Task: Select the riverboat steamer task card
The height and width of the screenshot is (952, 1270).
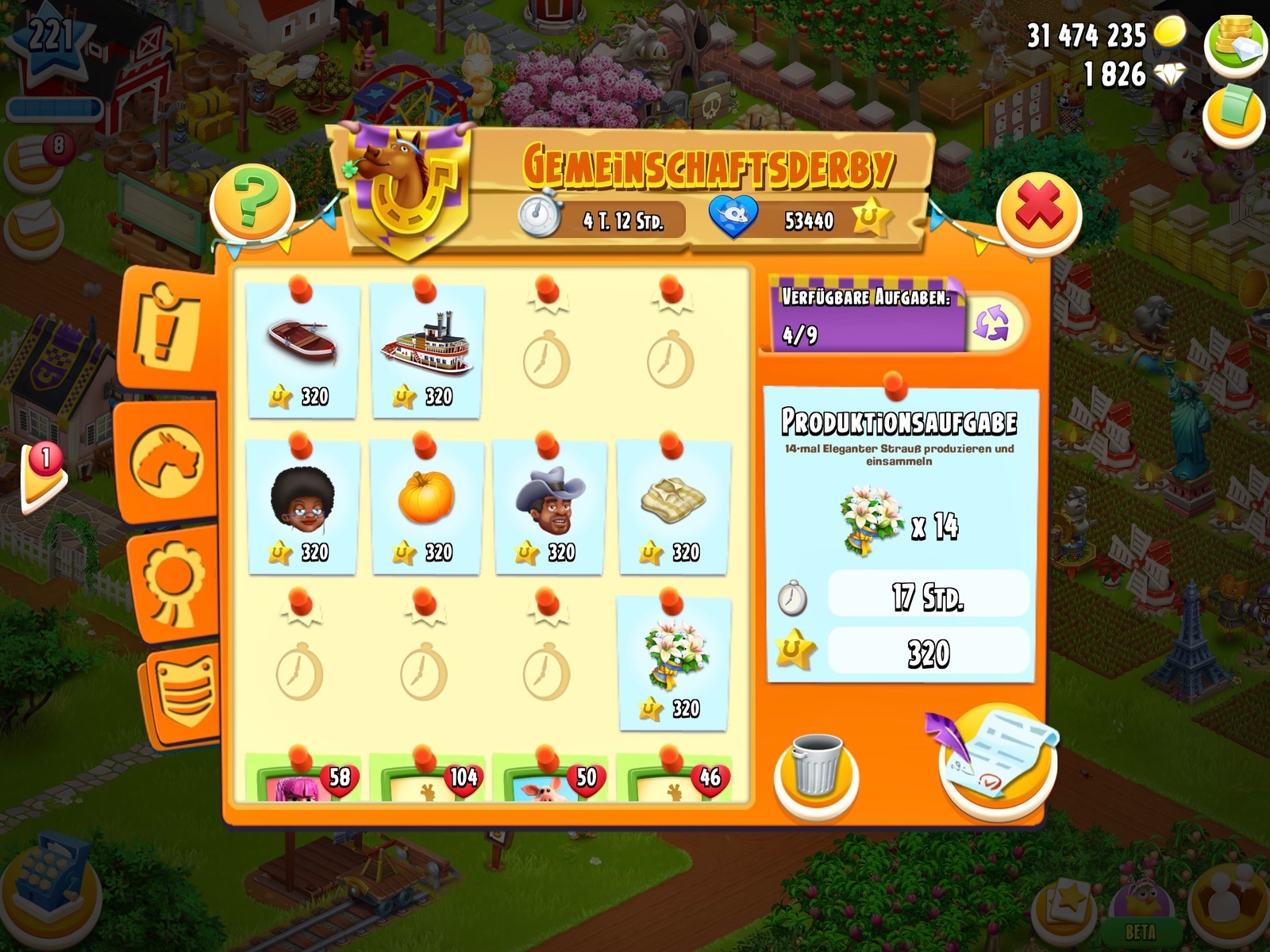Action: (x=426, y=351)
